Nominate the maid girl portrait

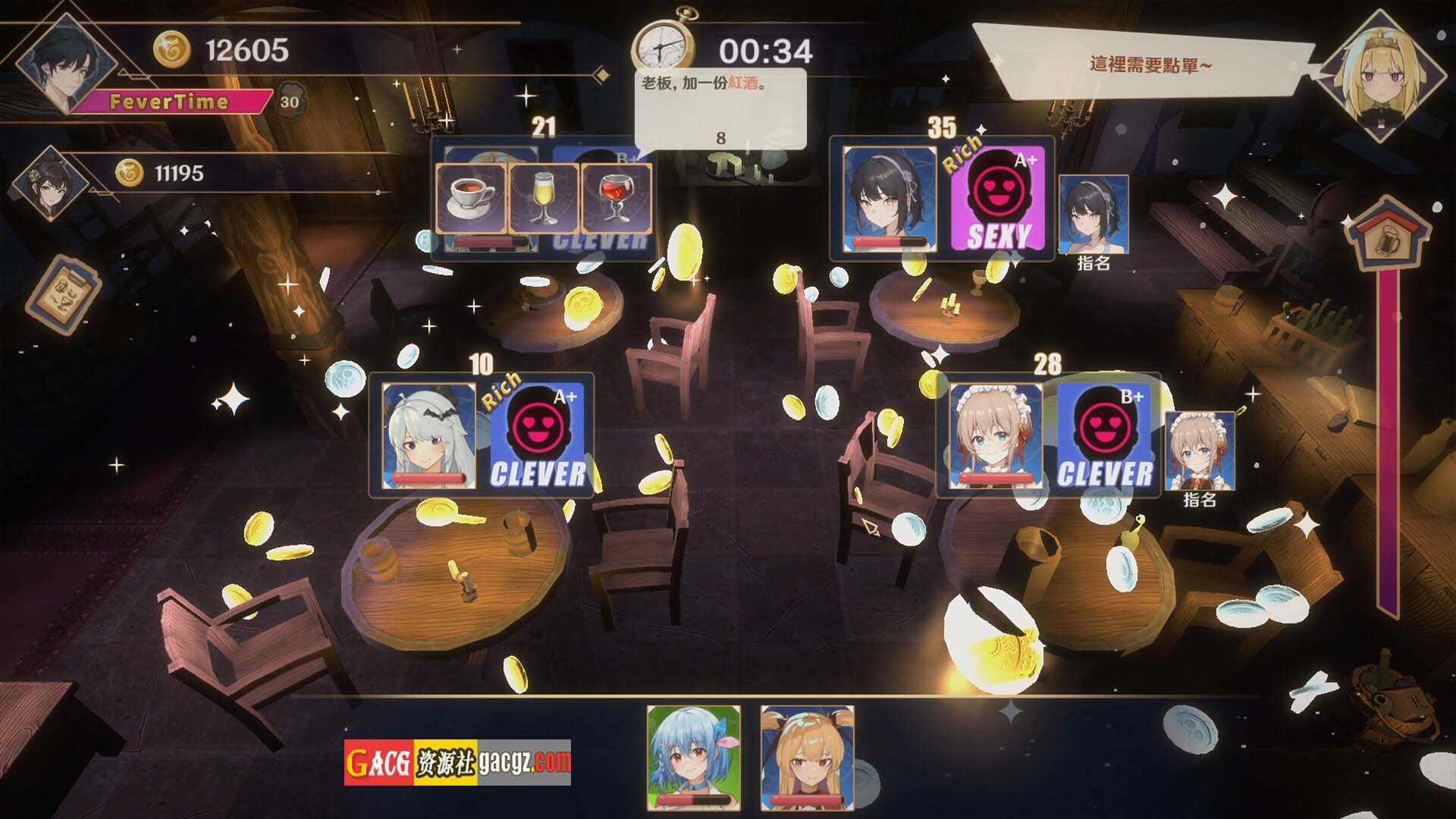[x=1199, y=451]
